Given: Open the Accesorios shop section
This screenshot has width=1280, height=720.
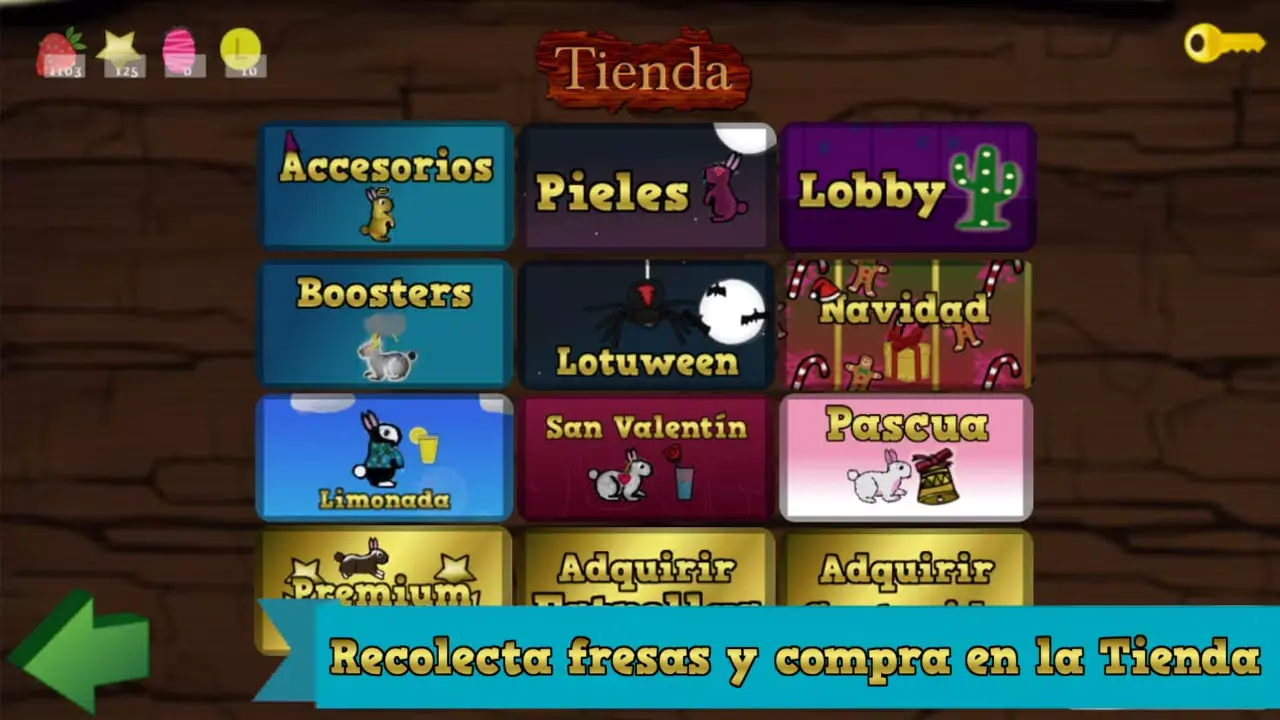Looking at the screenshot, I should [385, 185].
